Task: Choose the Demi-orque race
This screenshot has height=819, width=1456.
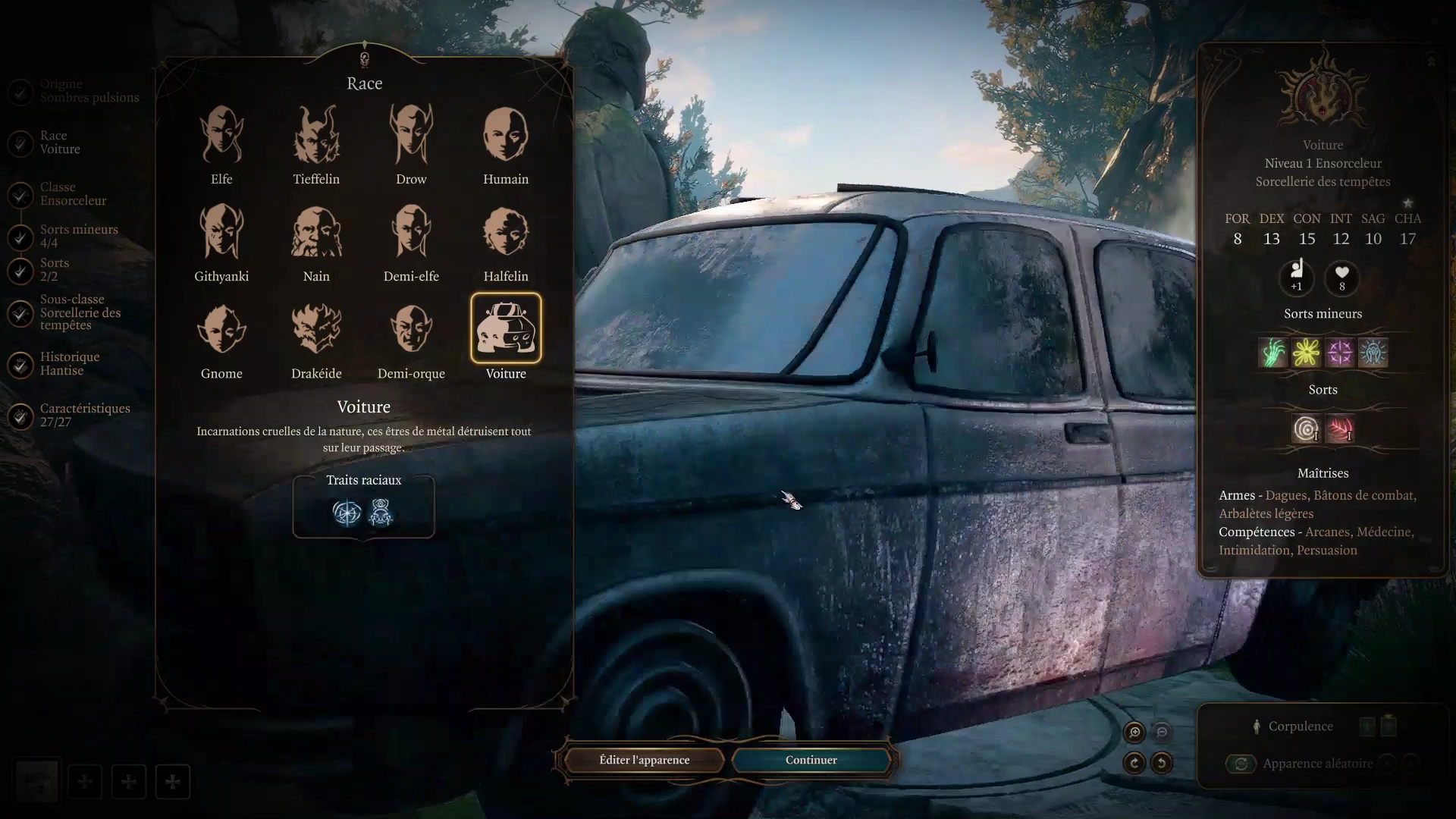Action: tap(411, 330)
